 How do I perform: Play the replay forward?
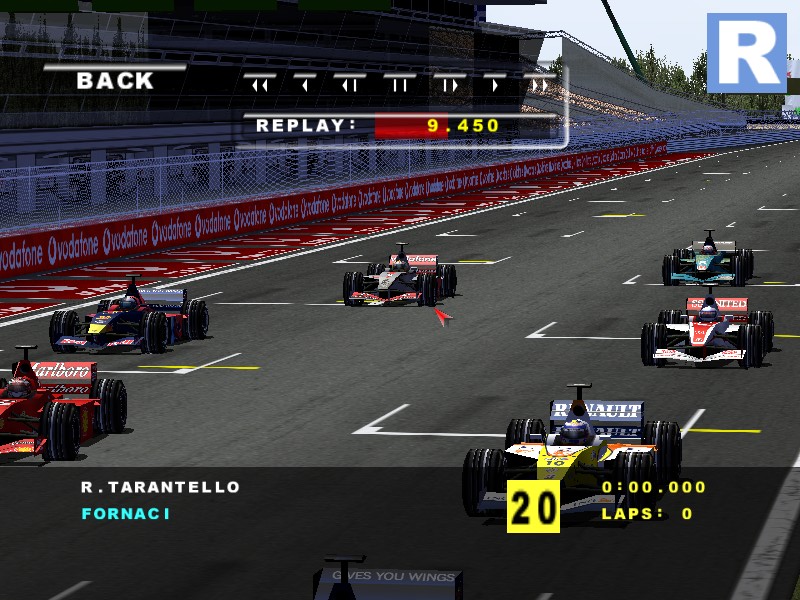(x=495, y=85)
